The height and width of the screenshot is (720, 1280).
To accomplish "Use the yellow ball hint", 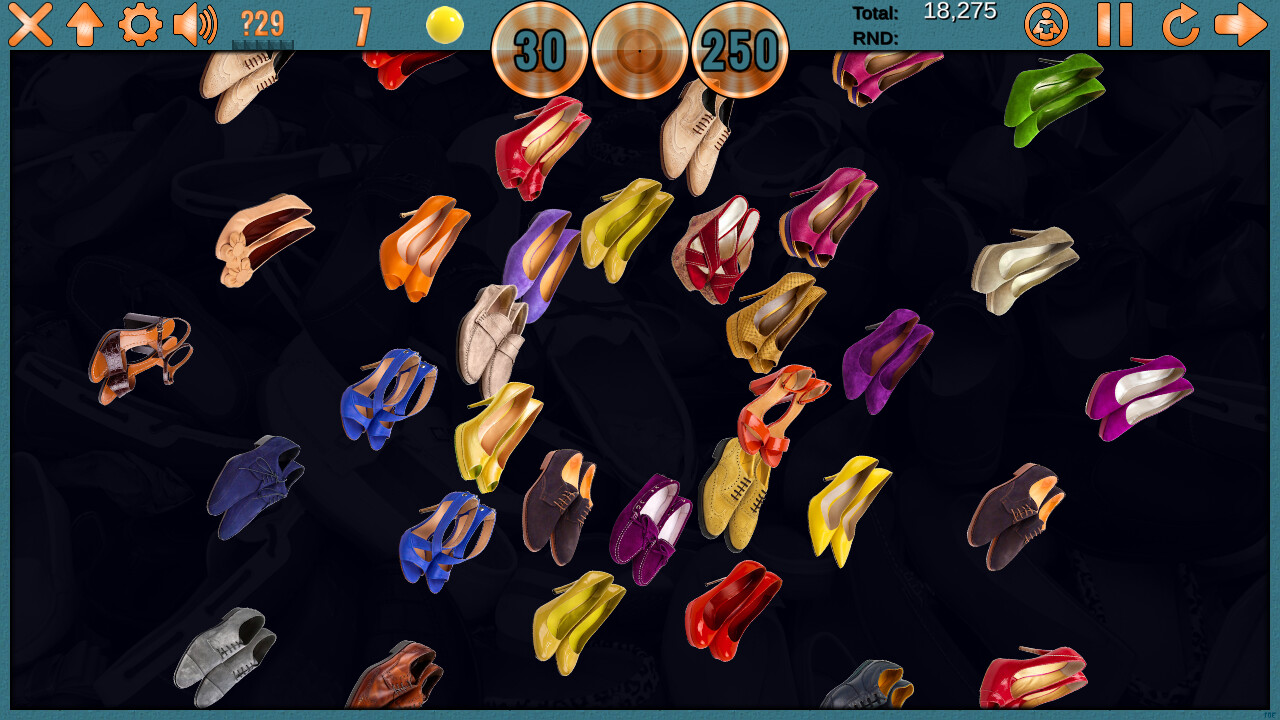I will tap(442, 27).
